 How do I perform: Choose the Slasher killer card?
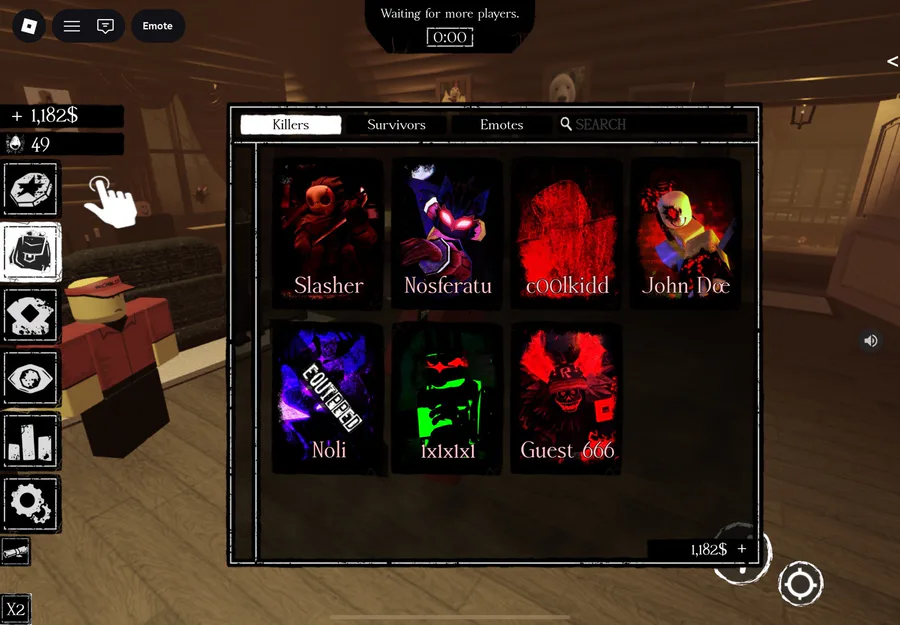328,232
